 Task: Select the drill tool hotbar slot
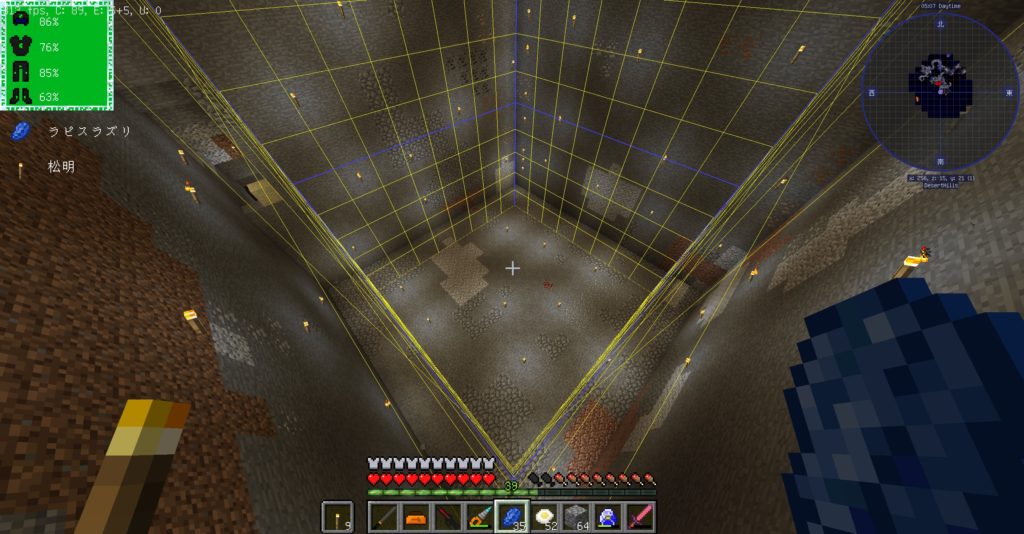tap(480, 517)
